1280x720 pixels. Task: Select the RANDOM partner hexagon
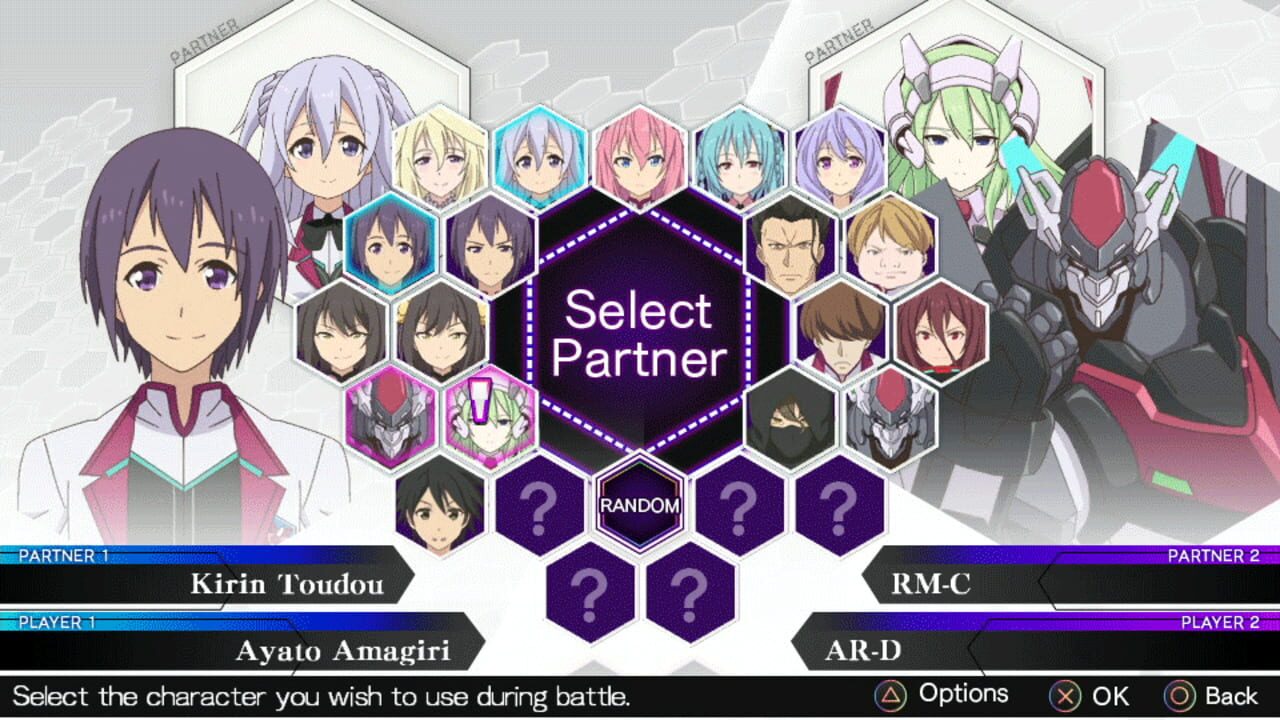[x=638, y=505]
